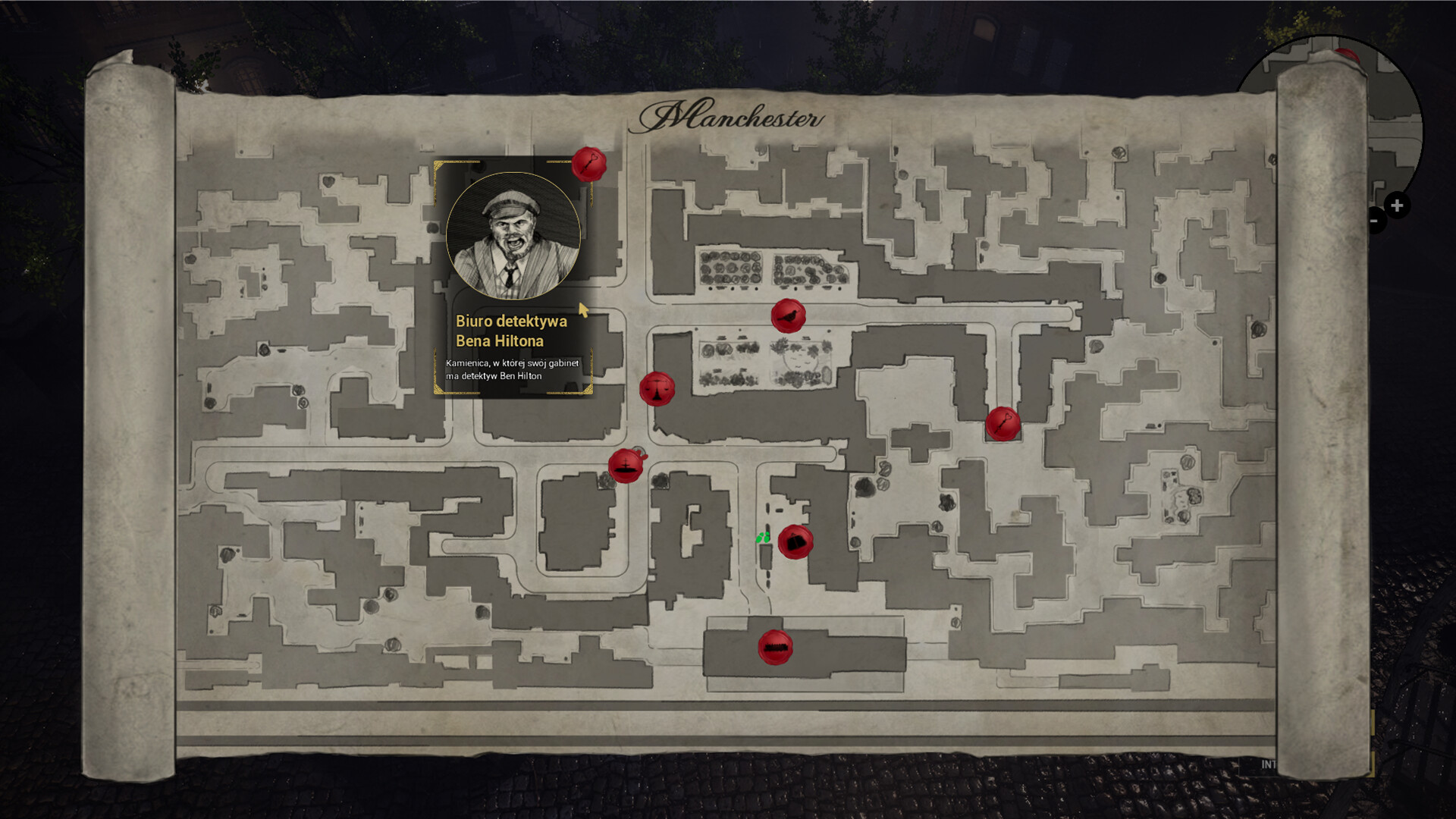Click the raven wax seal map marker

click(x=789, y=317)
